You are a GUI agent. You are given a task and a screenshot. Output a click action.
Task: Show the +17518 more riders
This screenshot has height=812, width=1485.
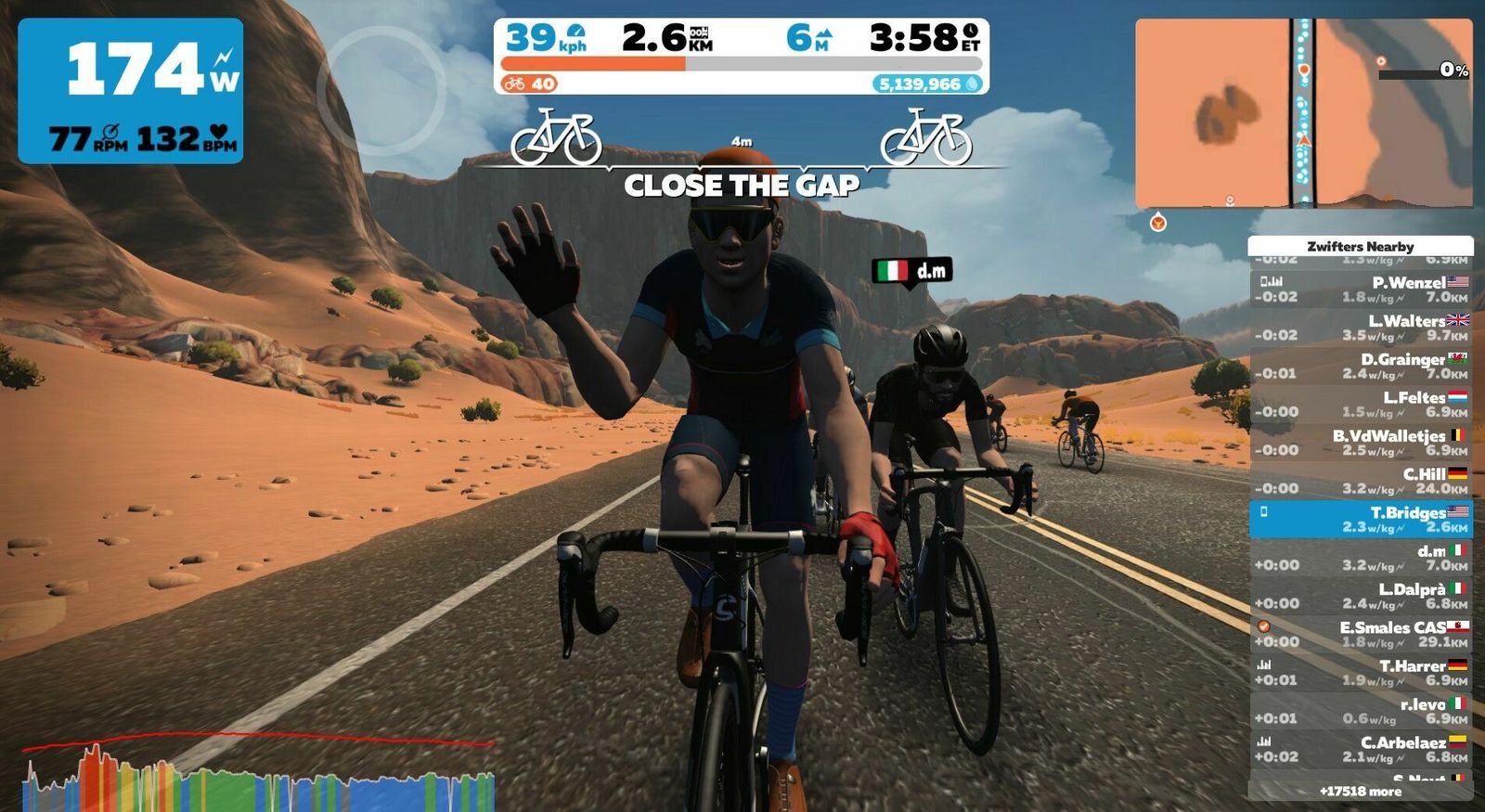pyautogui.click(x=1361, y=792)
